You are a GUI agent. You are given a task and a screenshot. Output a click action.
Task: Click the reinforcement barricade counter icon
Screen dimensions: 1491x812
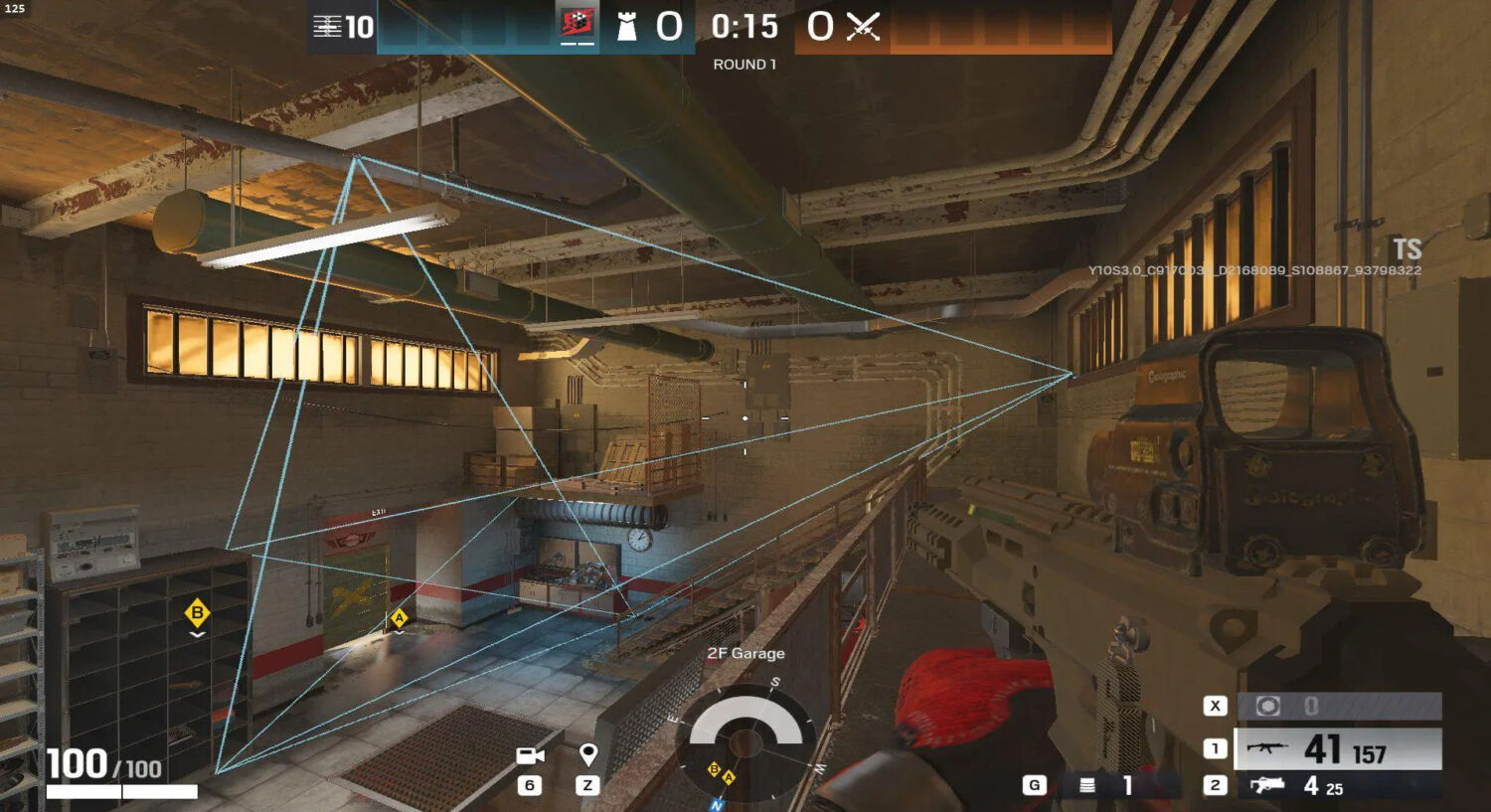click(x=328, y=27)
